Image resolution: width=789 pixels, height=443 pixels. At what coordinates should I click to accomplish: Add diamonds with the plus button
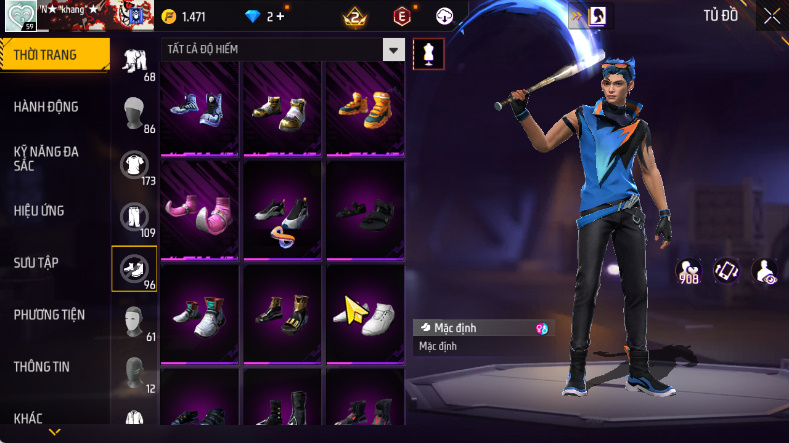[x=280, y=17]
